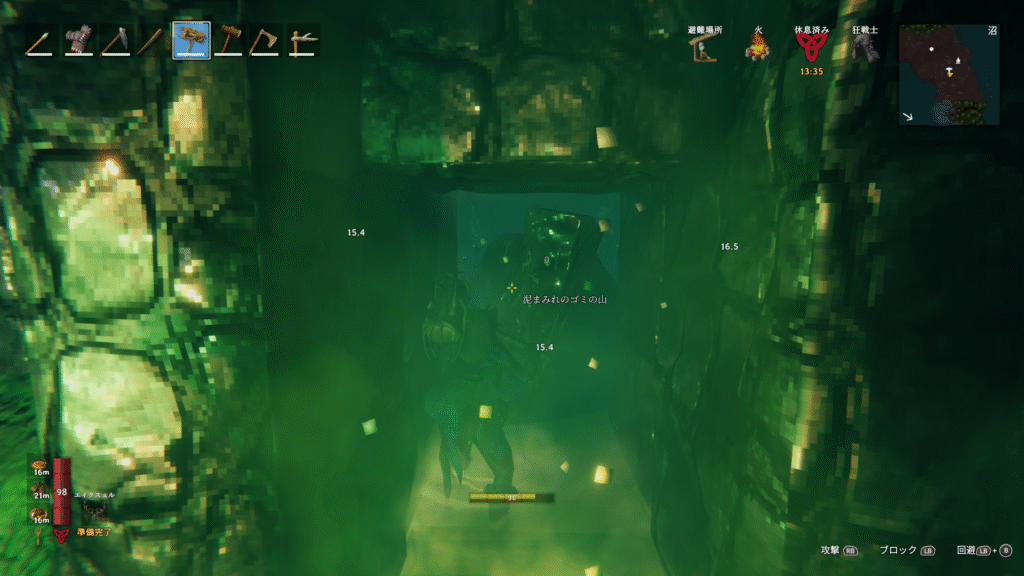The height and width of the screenshot is (576, 1024).
Task: Select the building hammer hotbar slot
Action: [228, 41]
